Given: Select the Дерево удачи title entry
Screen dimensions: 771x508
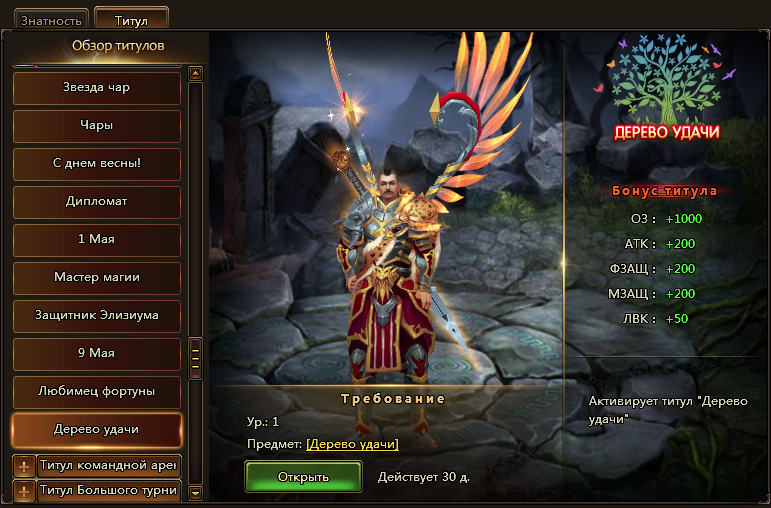Looking at the screenshot, I should click(97, 430).
